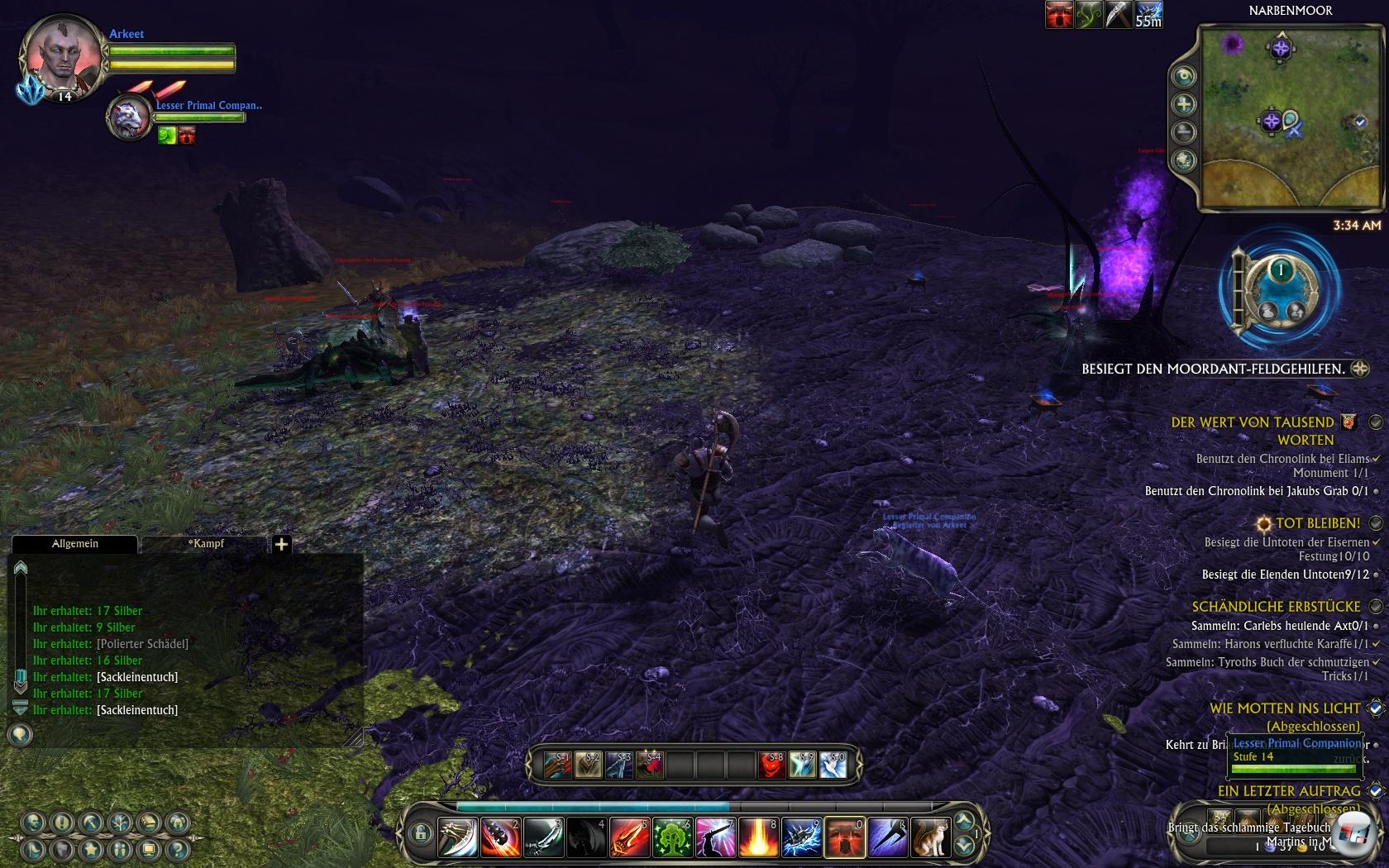Summon the cat pet ability
The height and width of the screenshot is (868, 1389).
[x=930, y=837]
